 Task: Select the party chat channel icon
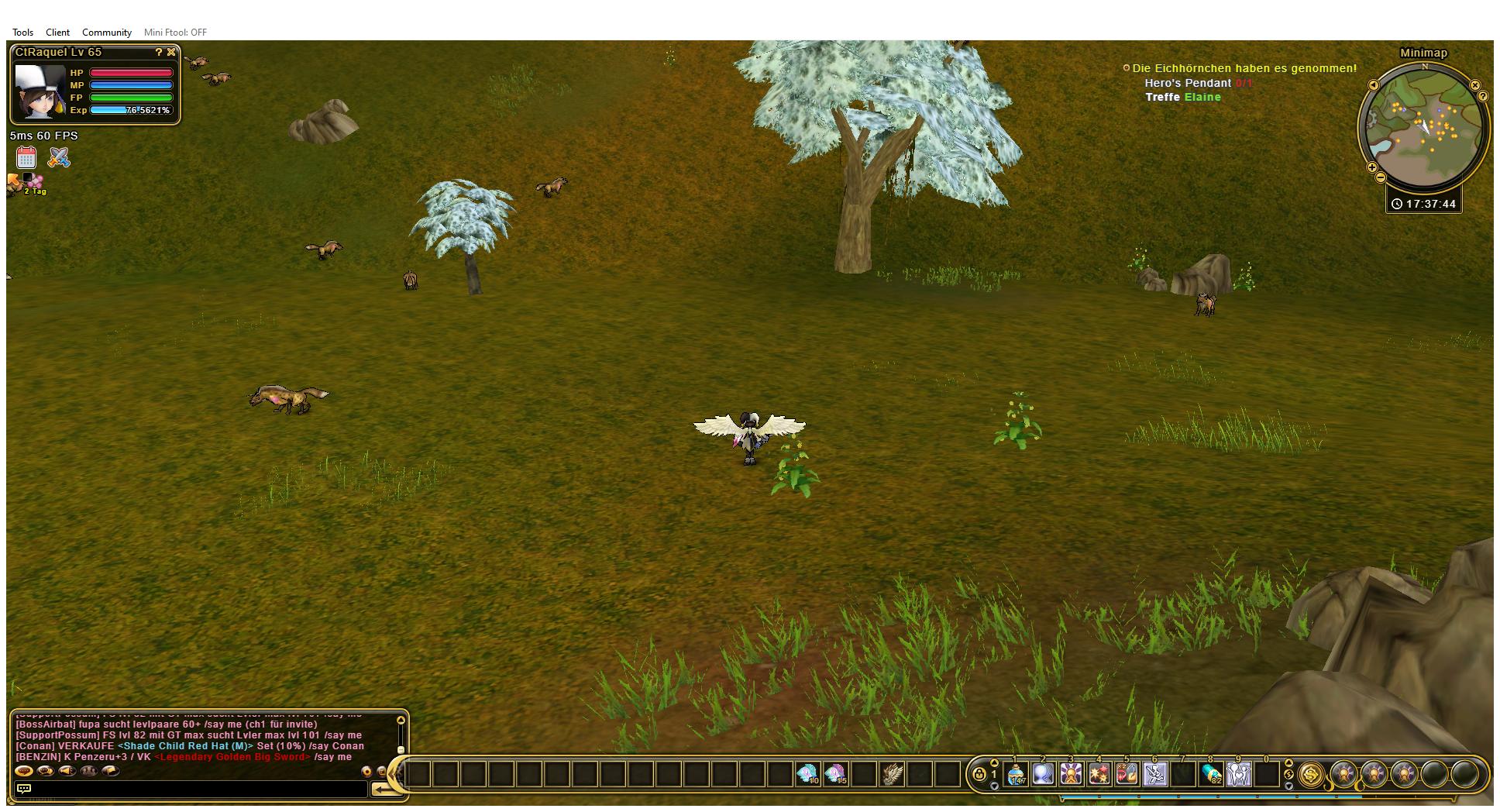[x=89, y=771]
